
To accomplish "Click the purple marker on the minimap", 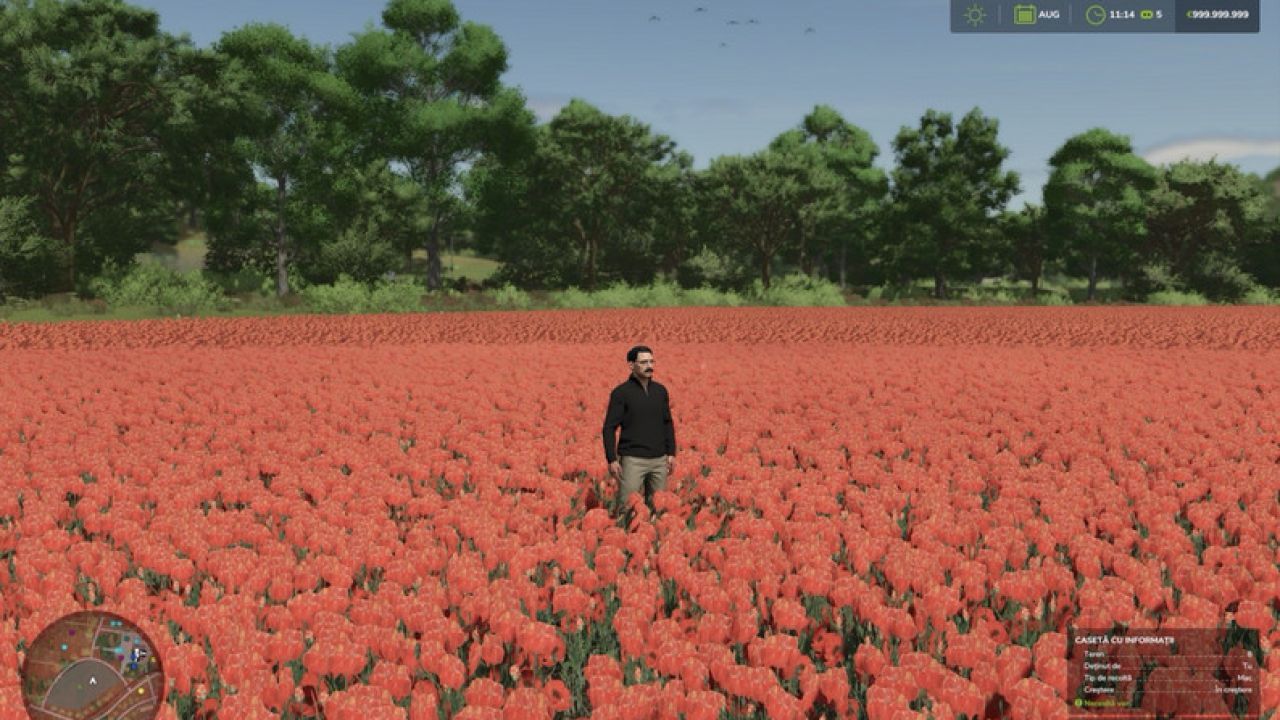I will pos(72,632).
